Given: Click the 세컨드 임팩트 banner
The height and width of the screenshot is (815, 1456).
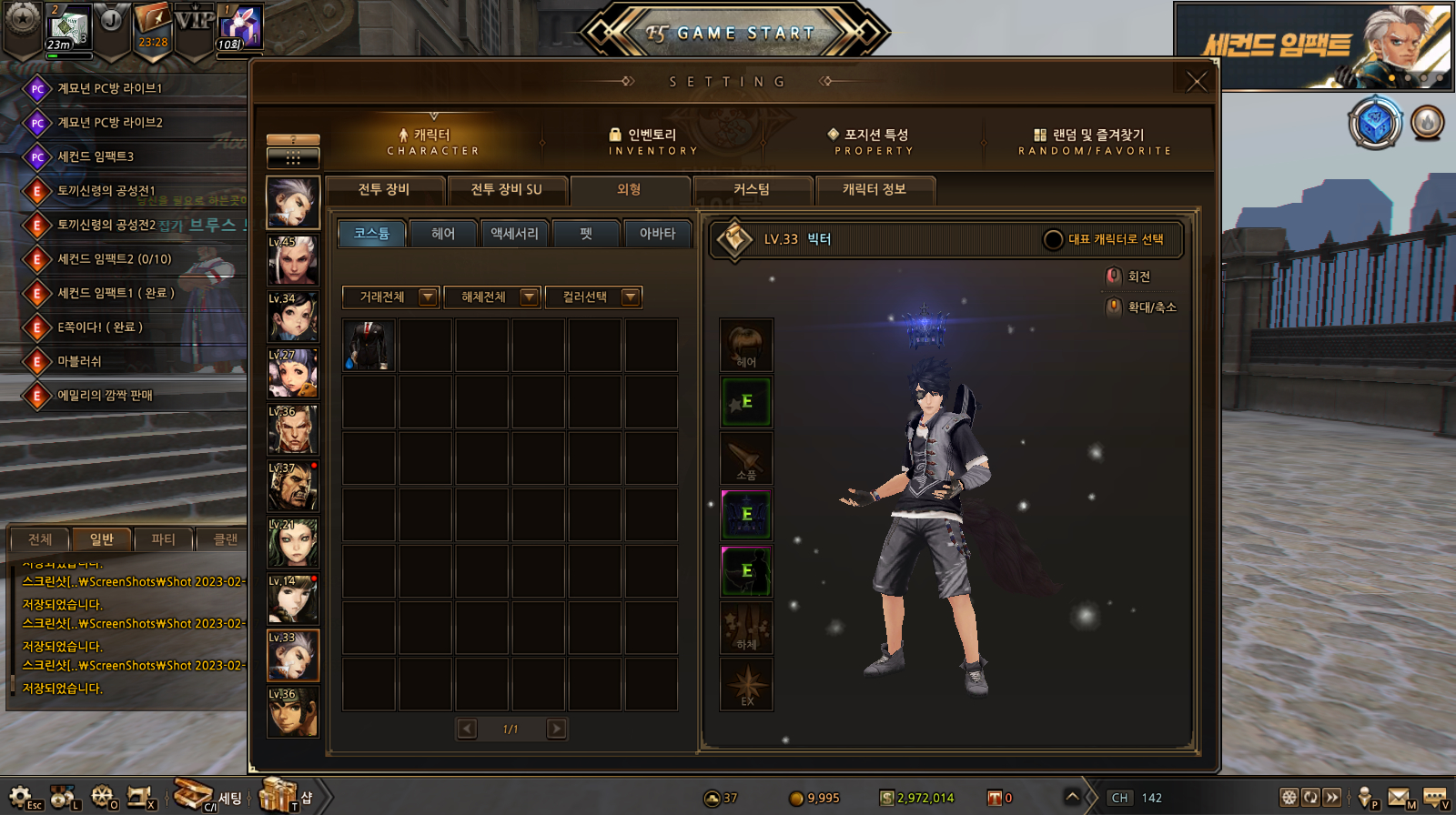Looking at the screenshot, I should coord(1313,45).
